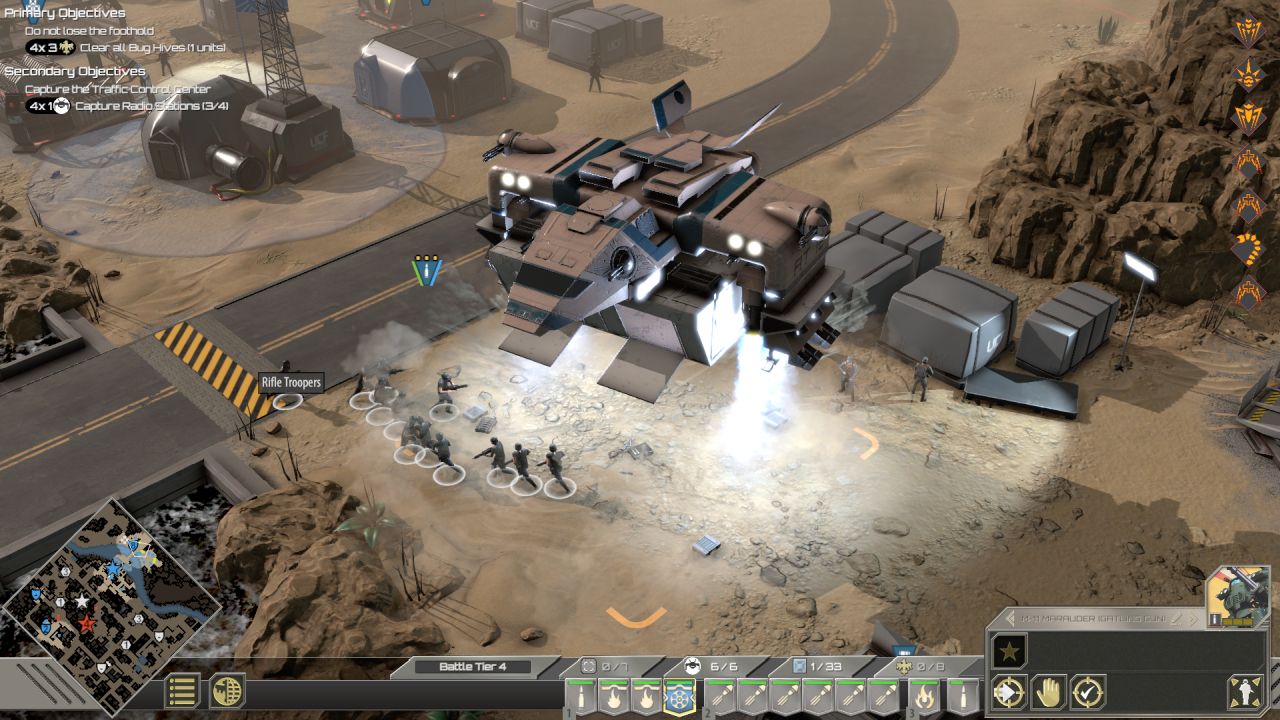Viewport: 1280px width, 720px height.
Task: Click the soldier formation spread button
Action: (x=1244, y=692)
